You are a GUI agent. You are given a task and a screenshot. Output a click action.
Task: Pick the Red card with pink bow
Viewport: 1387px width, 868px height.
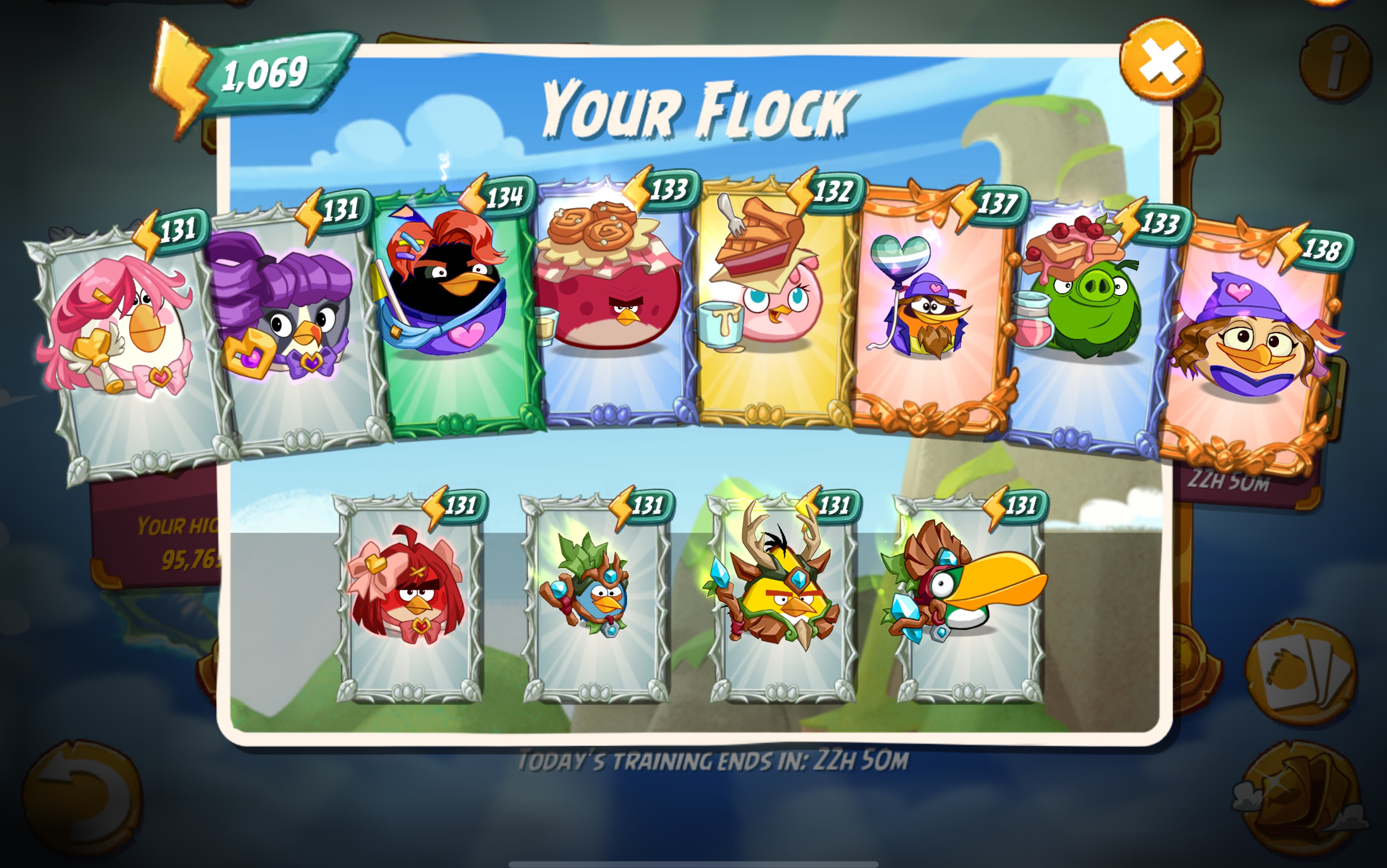click(409, 597)
